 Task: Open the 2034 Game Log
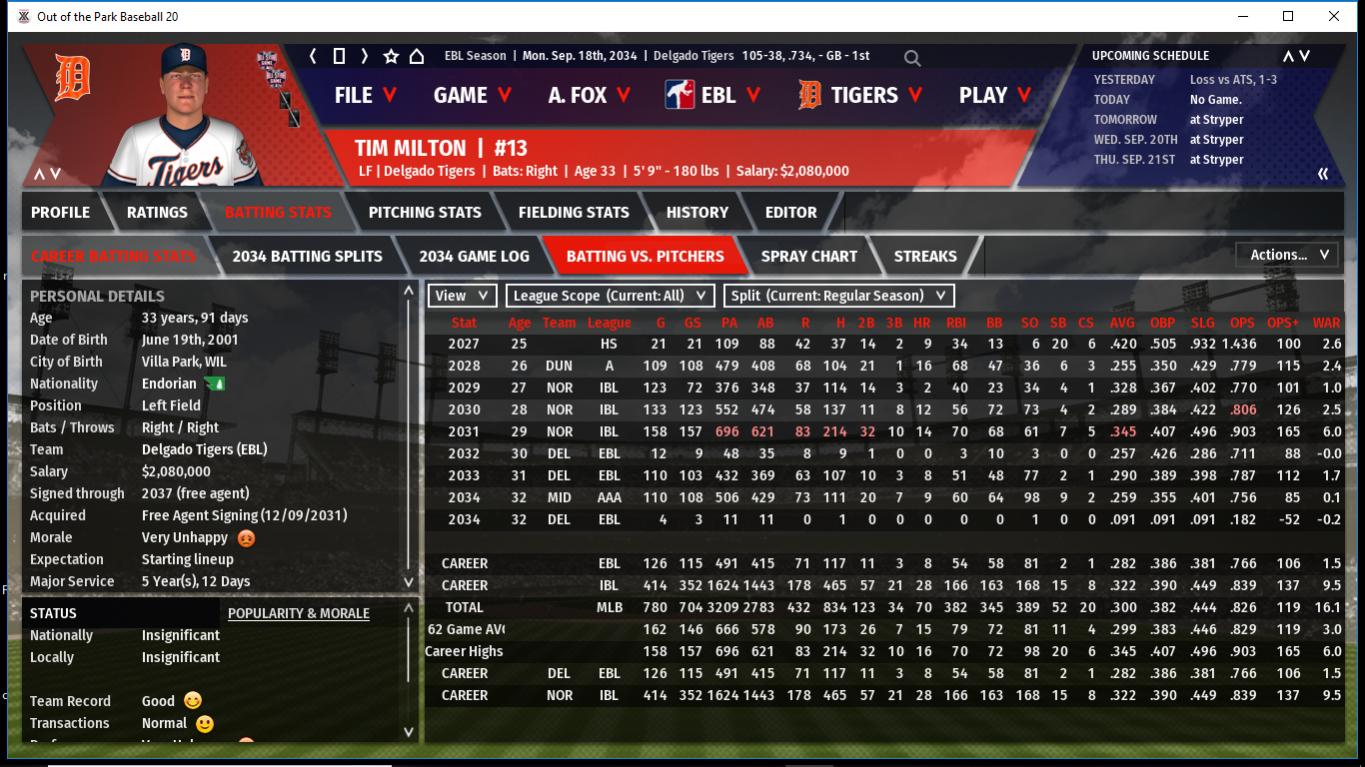click(x=474, y=256)
